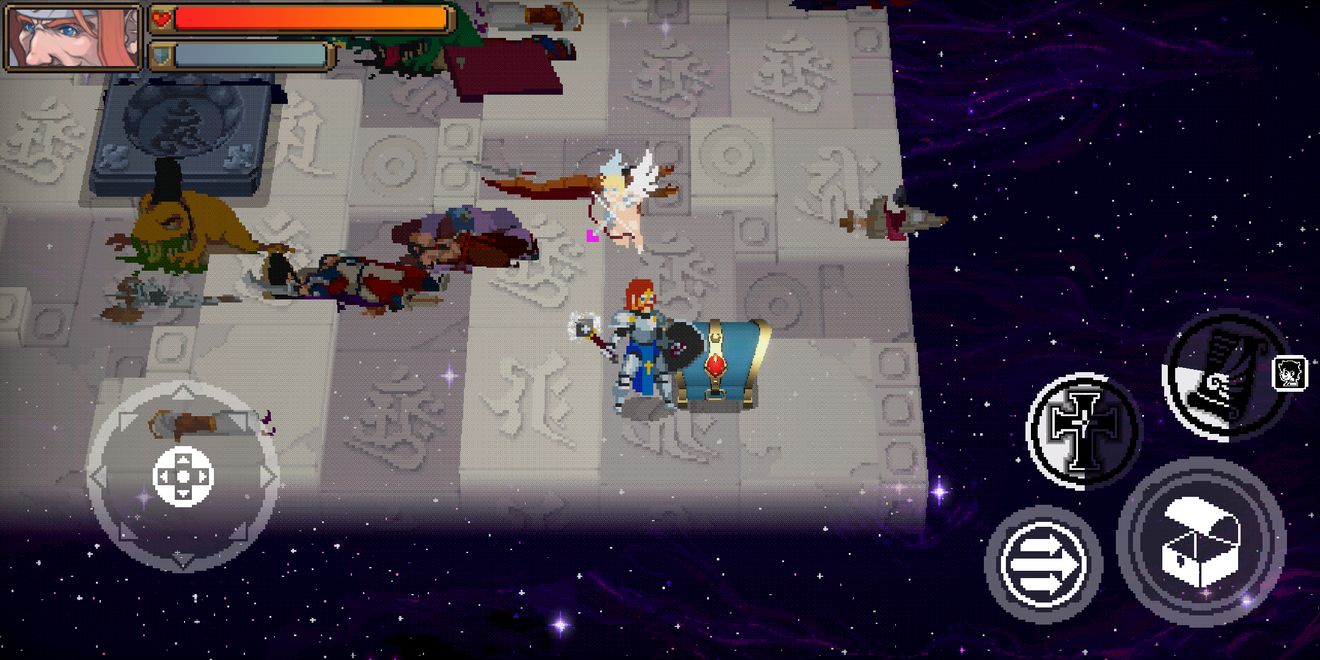Tap the virtual joystick center pad

(183, 475)
